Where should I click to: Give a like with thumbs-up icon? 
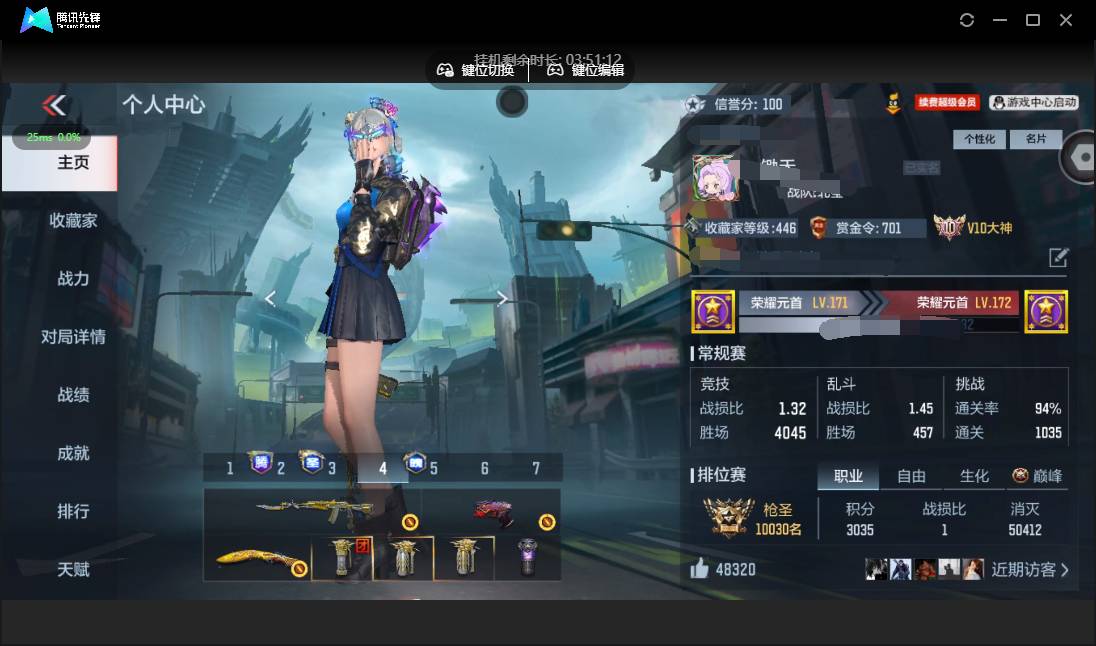699,569
